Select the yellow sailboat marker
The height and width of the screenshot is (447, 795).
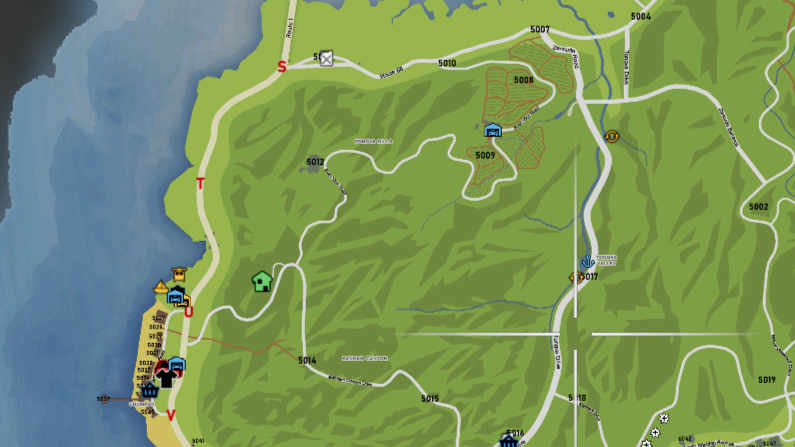pos(161,287)
